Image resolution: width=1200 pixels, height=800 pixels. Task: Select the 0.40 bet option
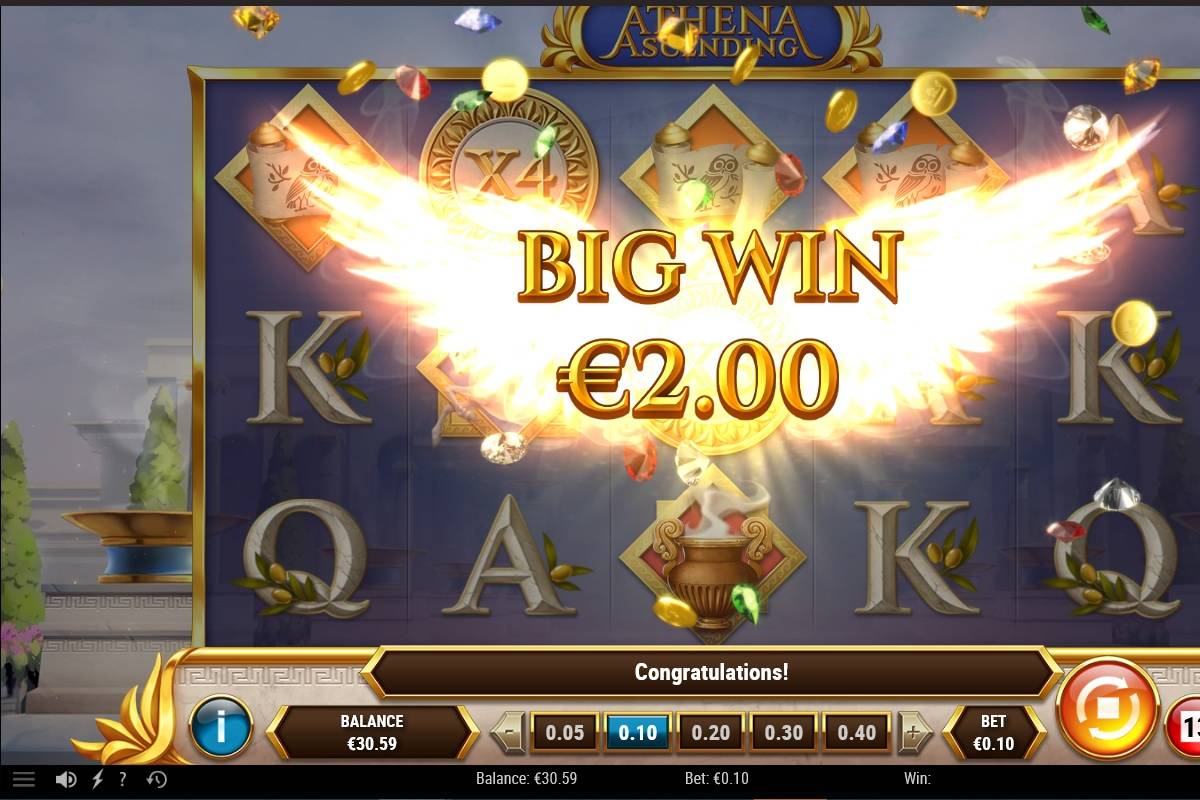pos(857,732)
